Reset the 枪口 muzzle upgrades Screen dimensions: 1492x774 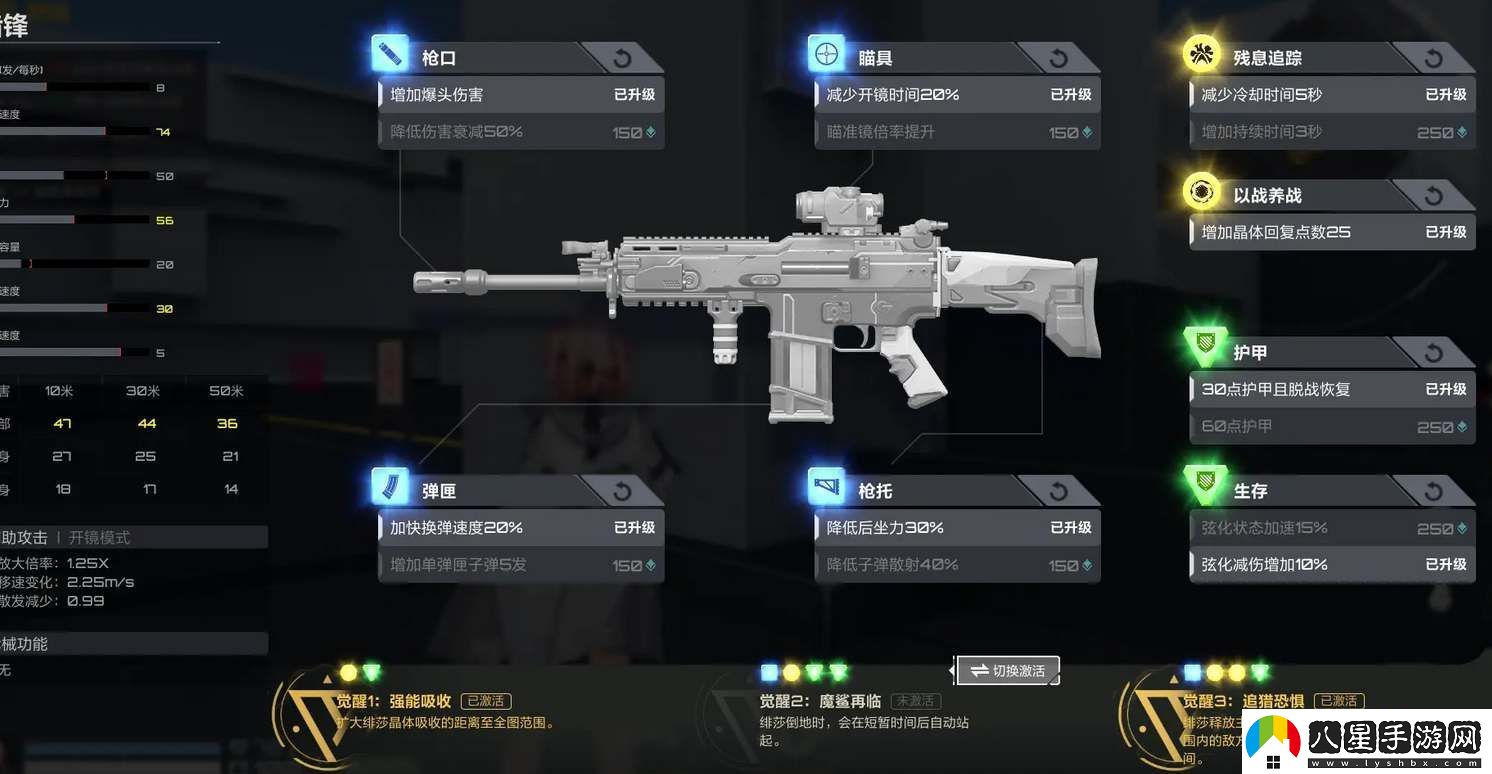click(x=622, y=58)
